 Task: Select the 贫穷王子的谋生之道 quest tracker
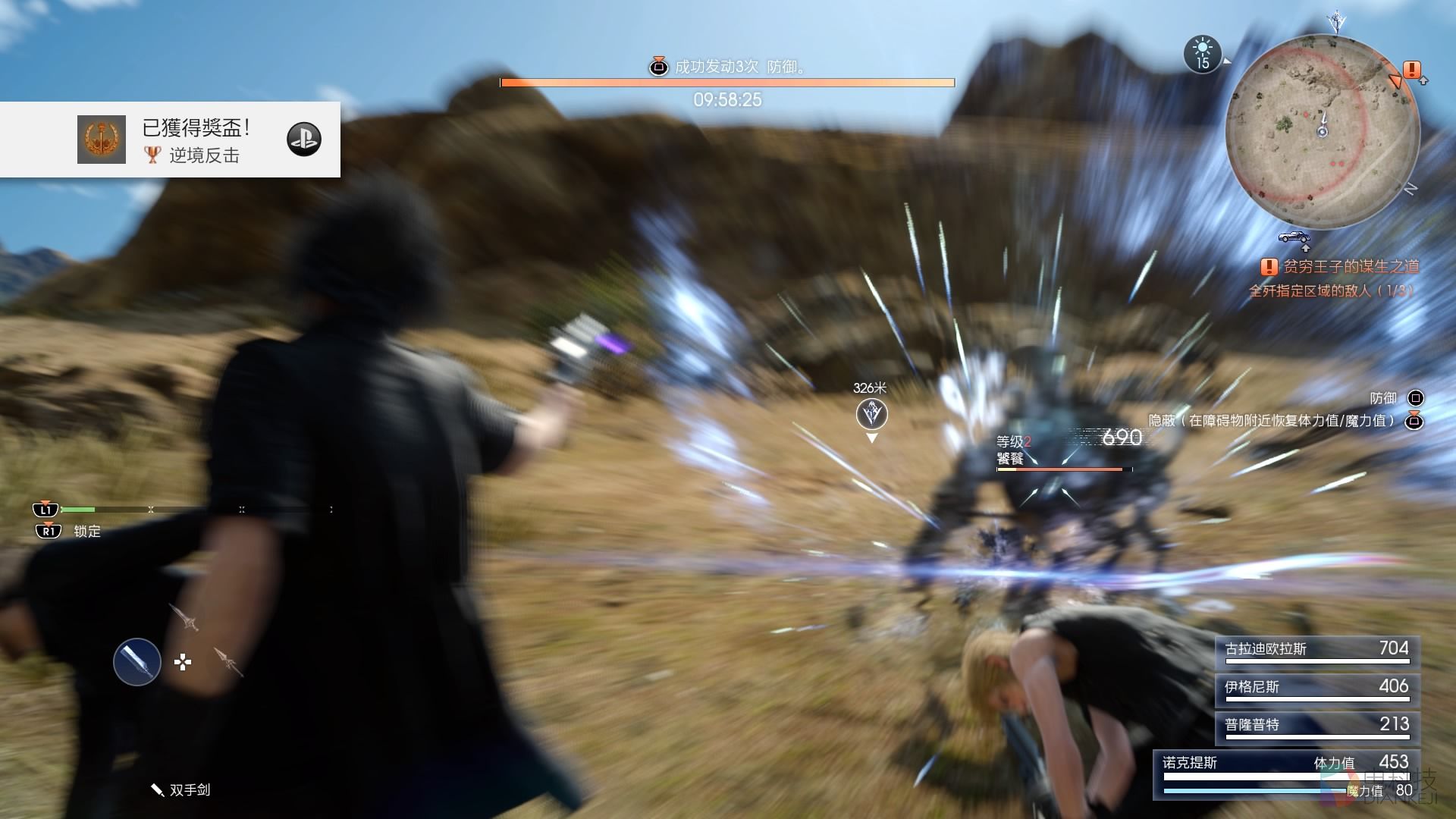tap(1341, 267)
